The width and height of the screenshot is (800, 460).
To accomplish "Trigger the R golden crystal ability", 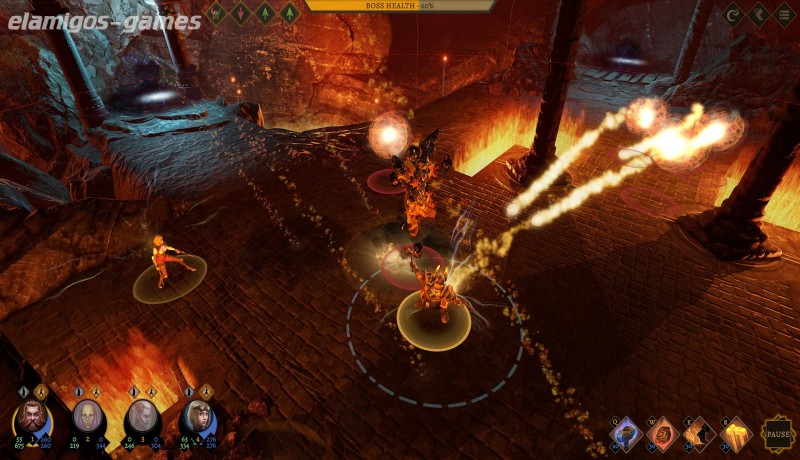I will [735, 433].
